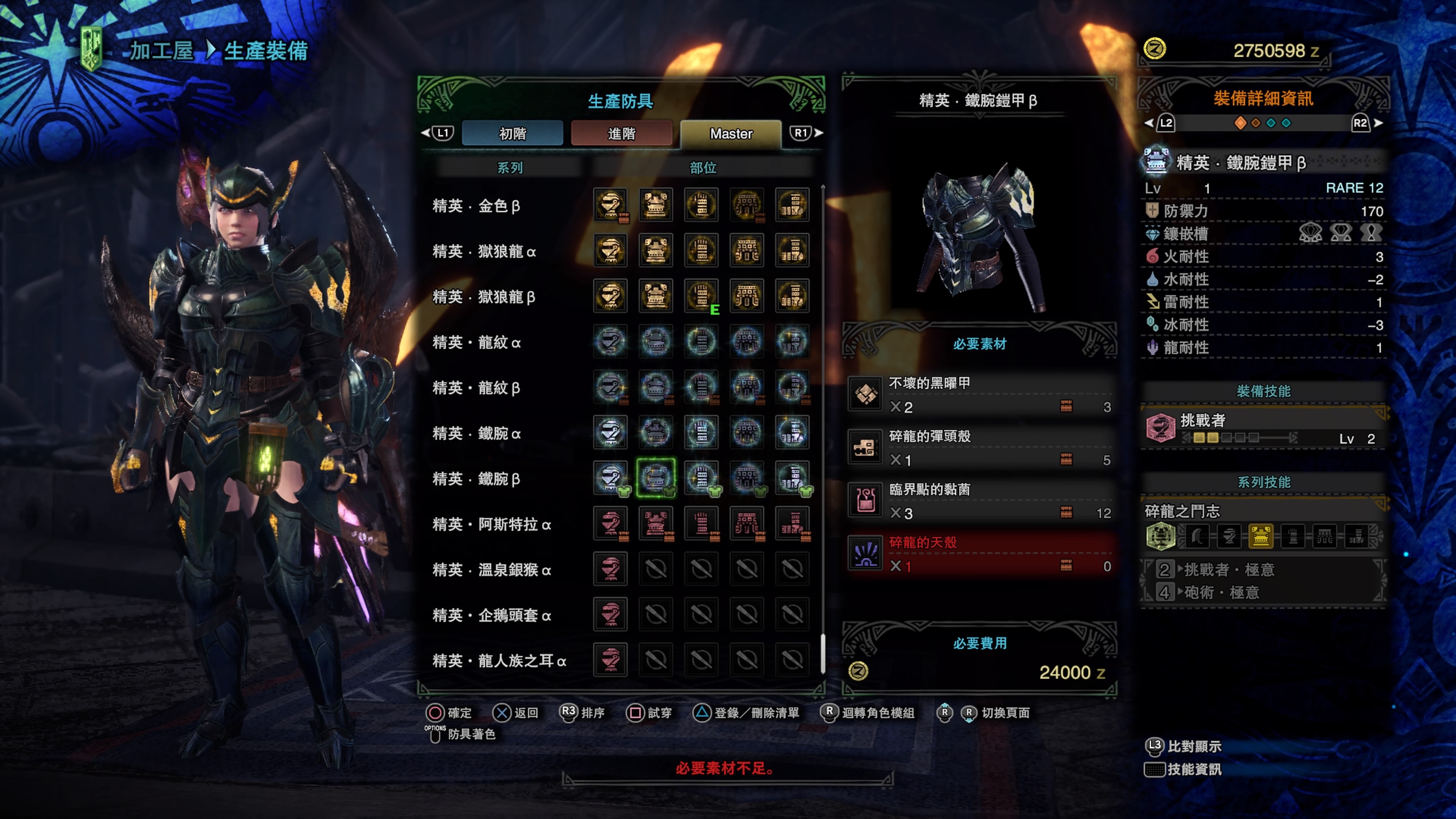Viewport: 1456px width, 819px height.
Task: Select the 精英·阿斯特拉α waist armor icon
Action: pos(747,524)
